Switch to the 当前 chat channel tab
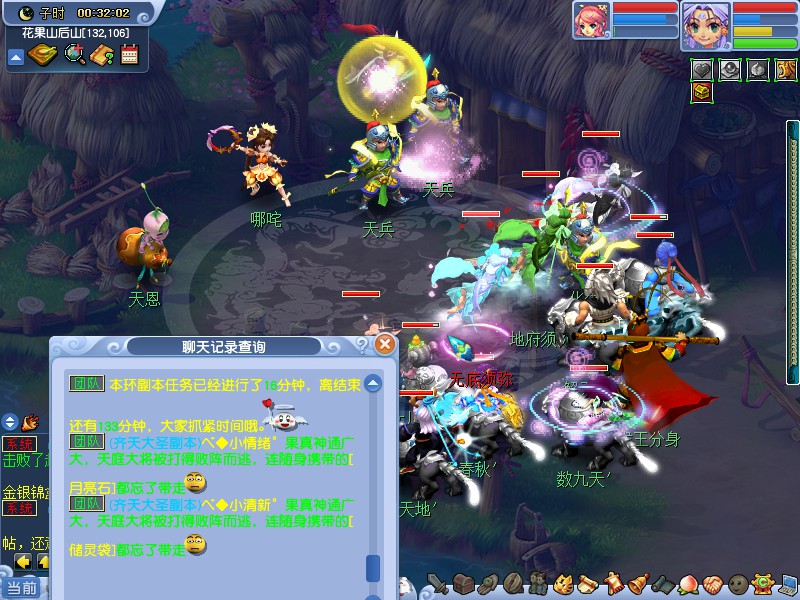 click(20, 587)
